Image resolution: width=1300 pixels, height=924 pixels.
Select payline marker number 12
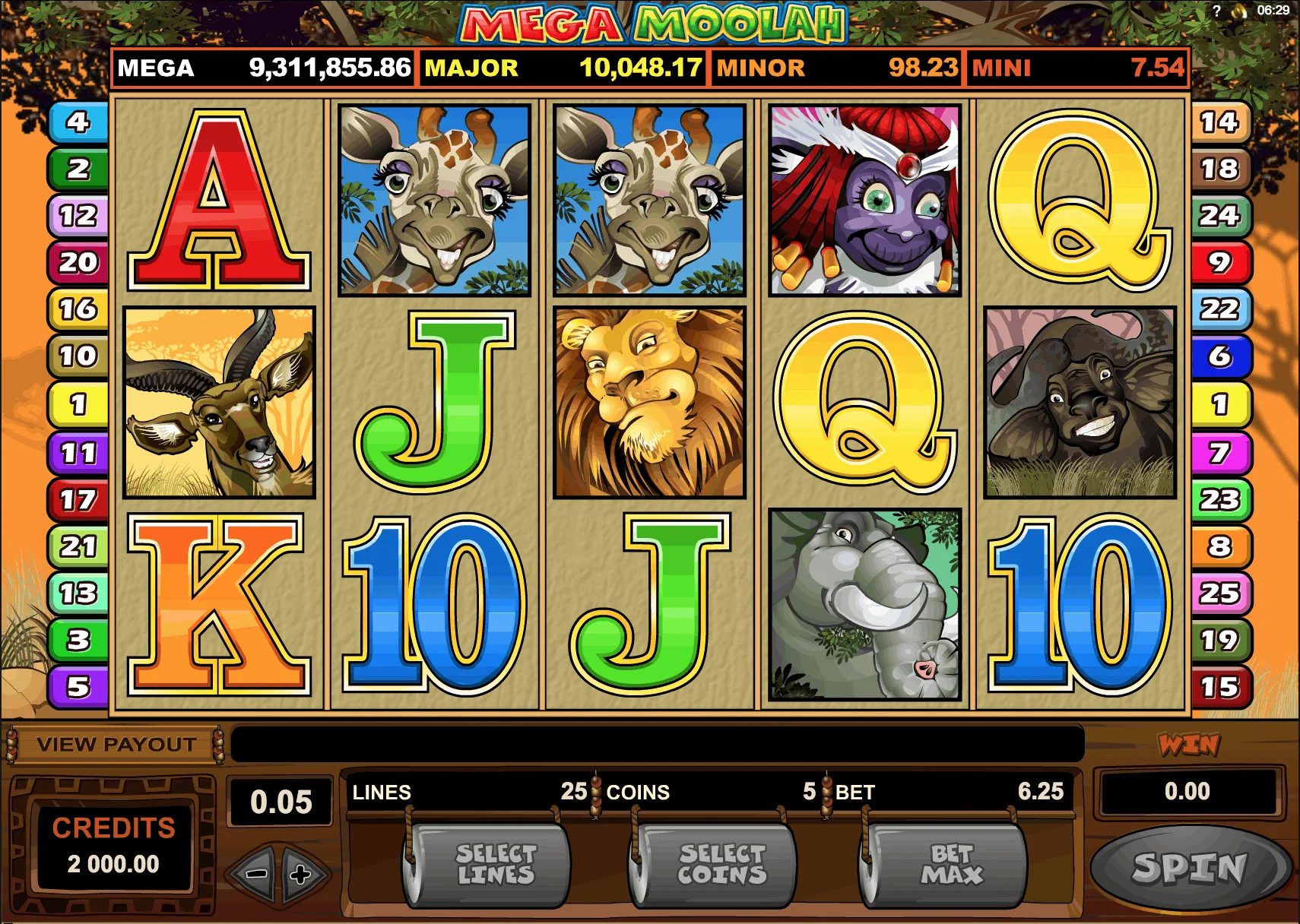click(x=78, y=217)
